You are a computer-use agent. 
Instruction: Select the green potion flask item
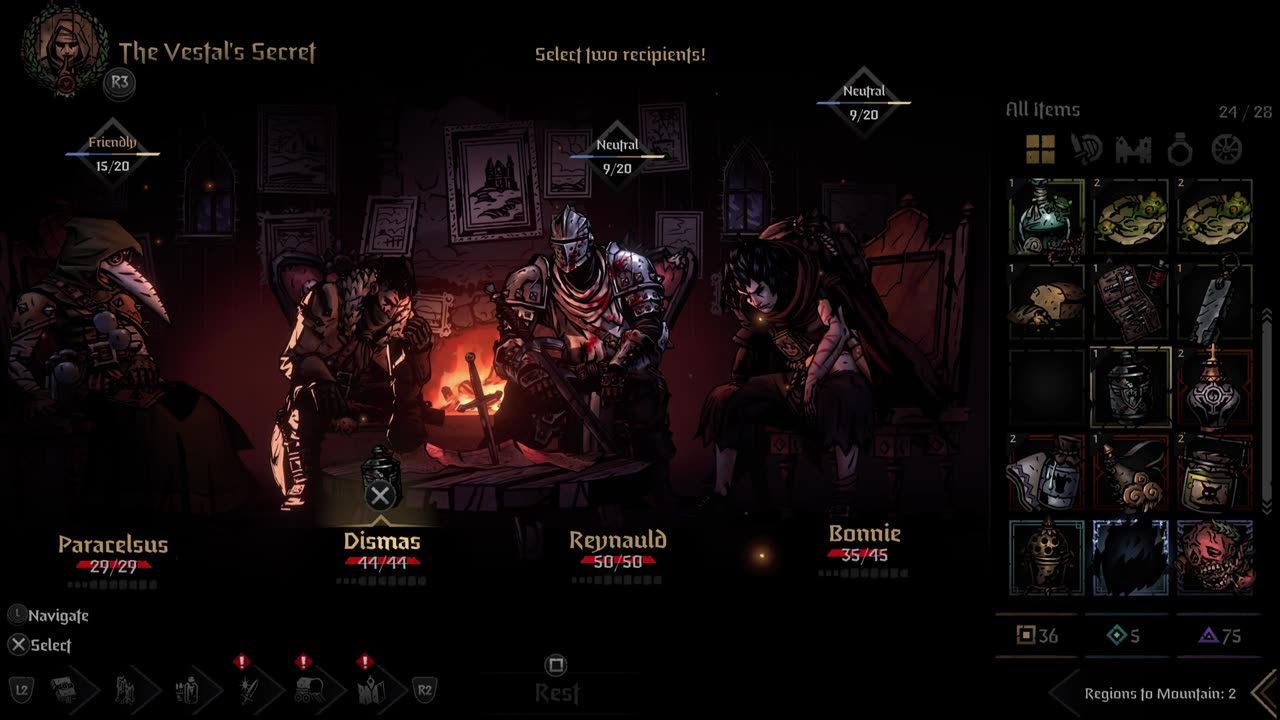[x=1046, y=216]
